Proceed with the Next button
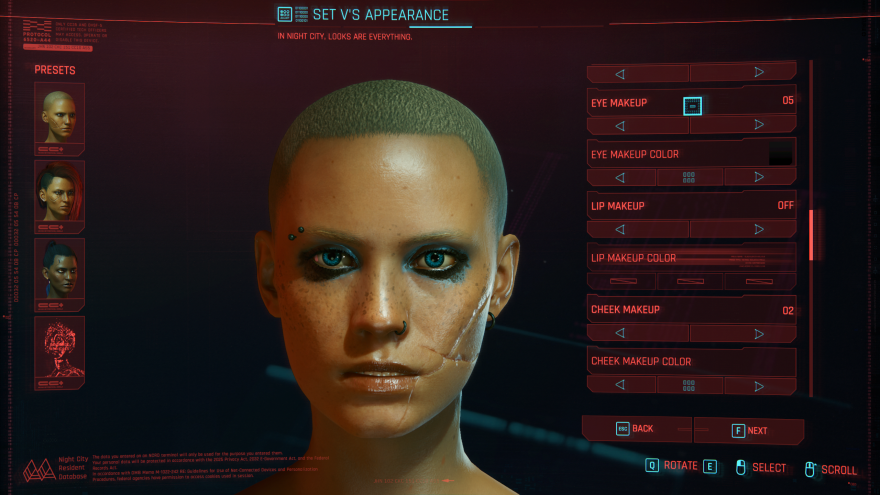The image size is (880, 495). tap(750, 430)
